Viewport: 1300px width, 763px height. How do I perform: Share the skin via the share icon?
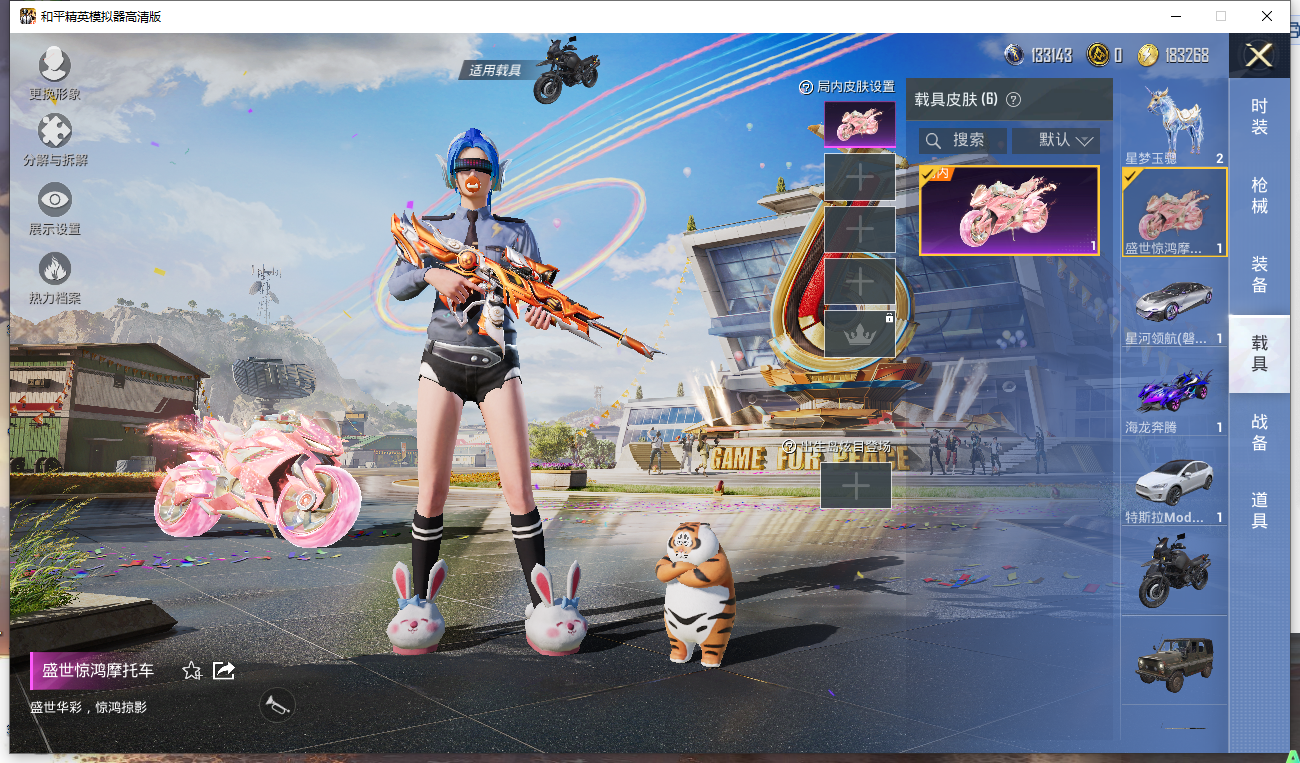pos(224,670)
